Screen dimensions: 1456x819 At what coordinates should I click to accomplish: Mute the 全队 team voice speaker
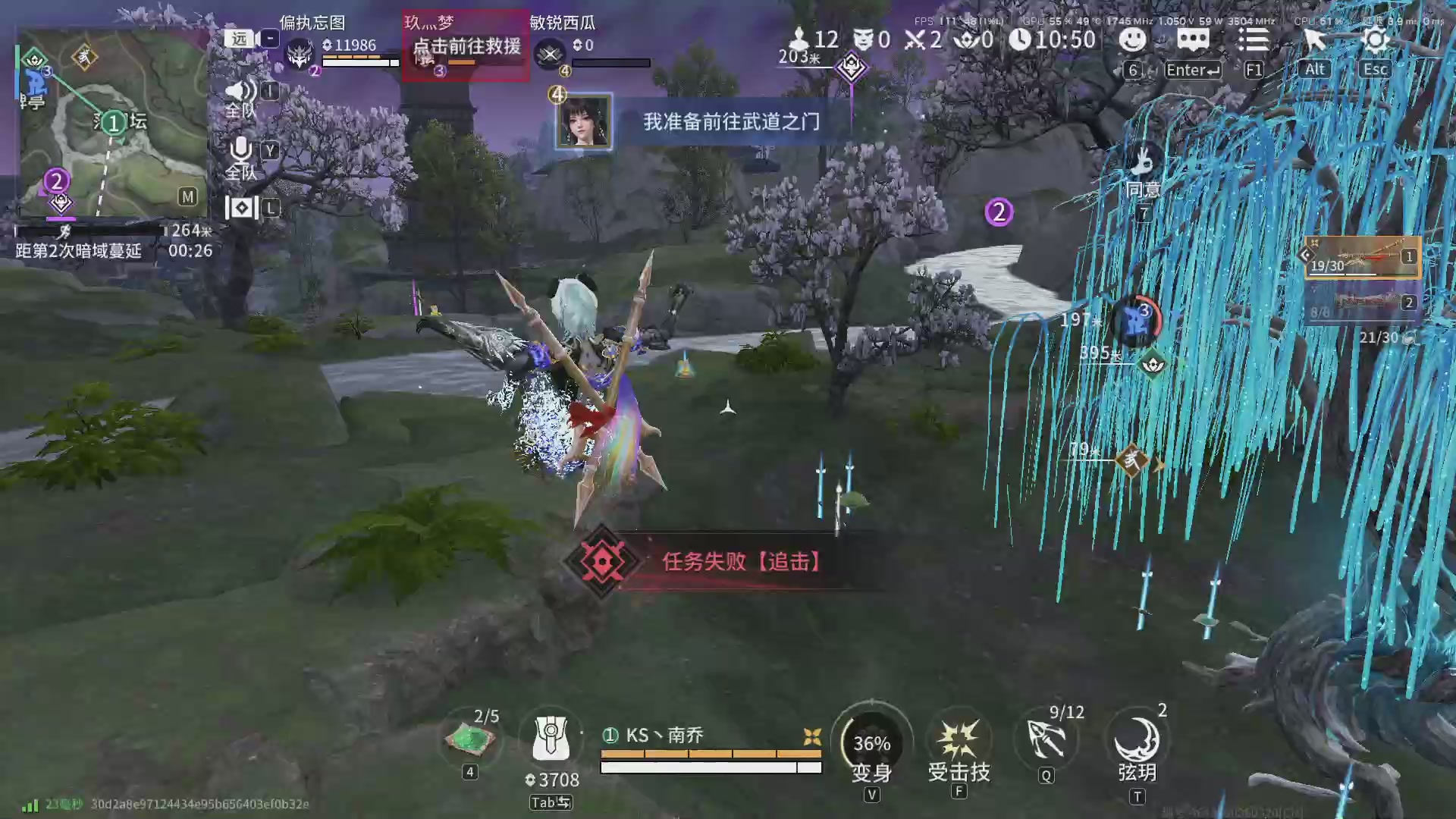tap(240, 91)
